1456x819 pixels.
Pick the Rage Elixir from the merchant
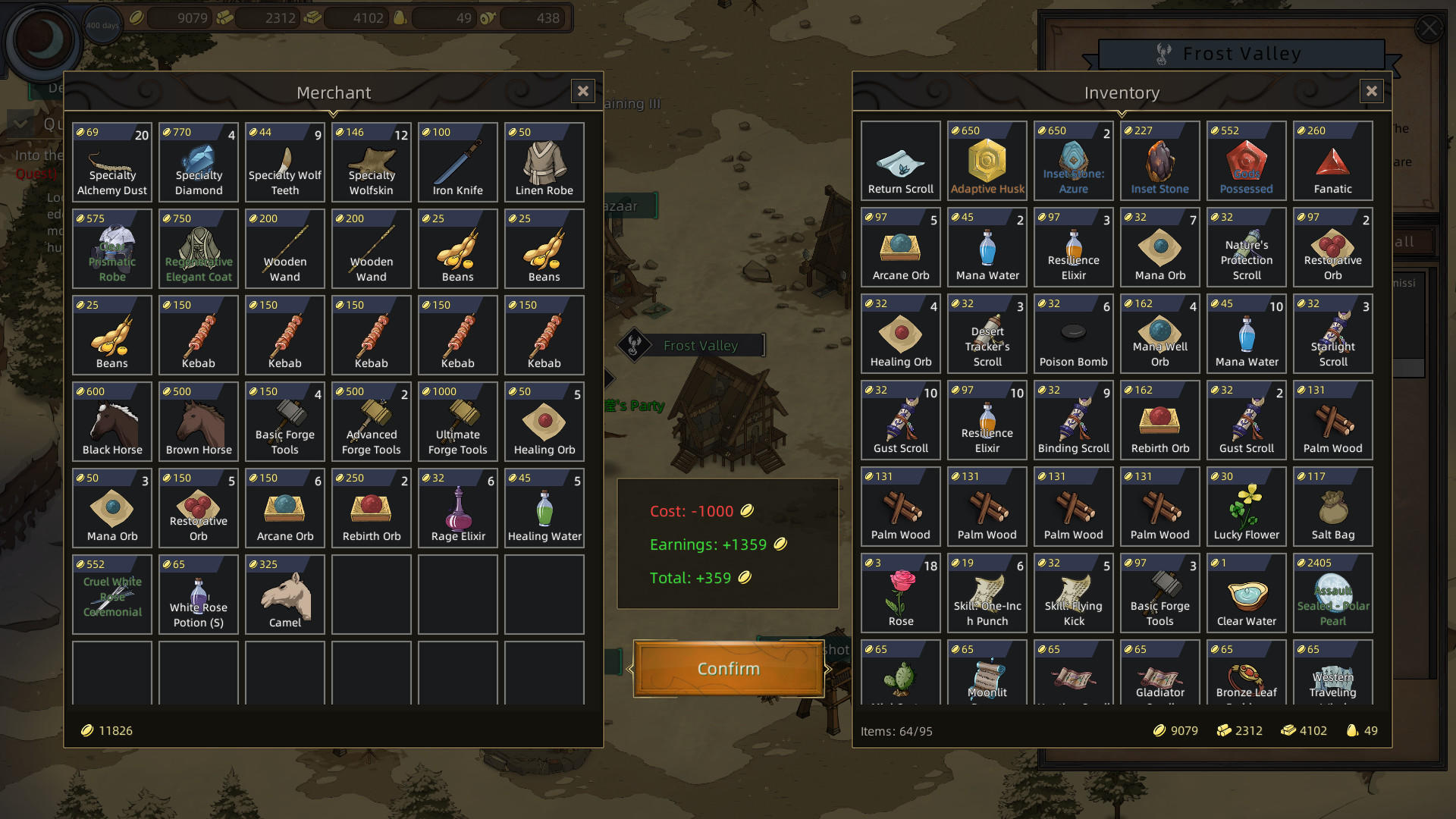457,507
